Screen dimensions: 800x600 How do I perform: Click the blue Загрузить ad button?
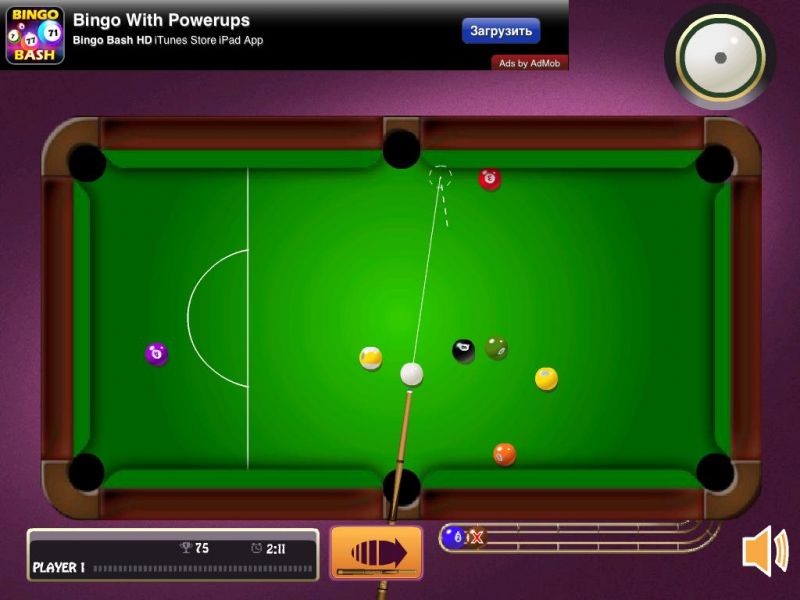[501, 31]
